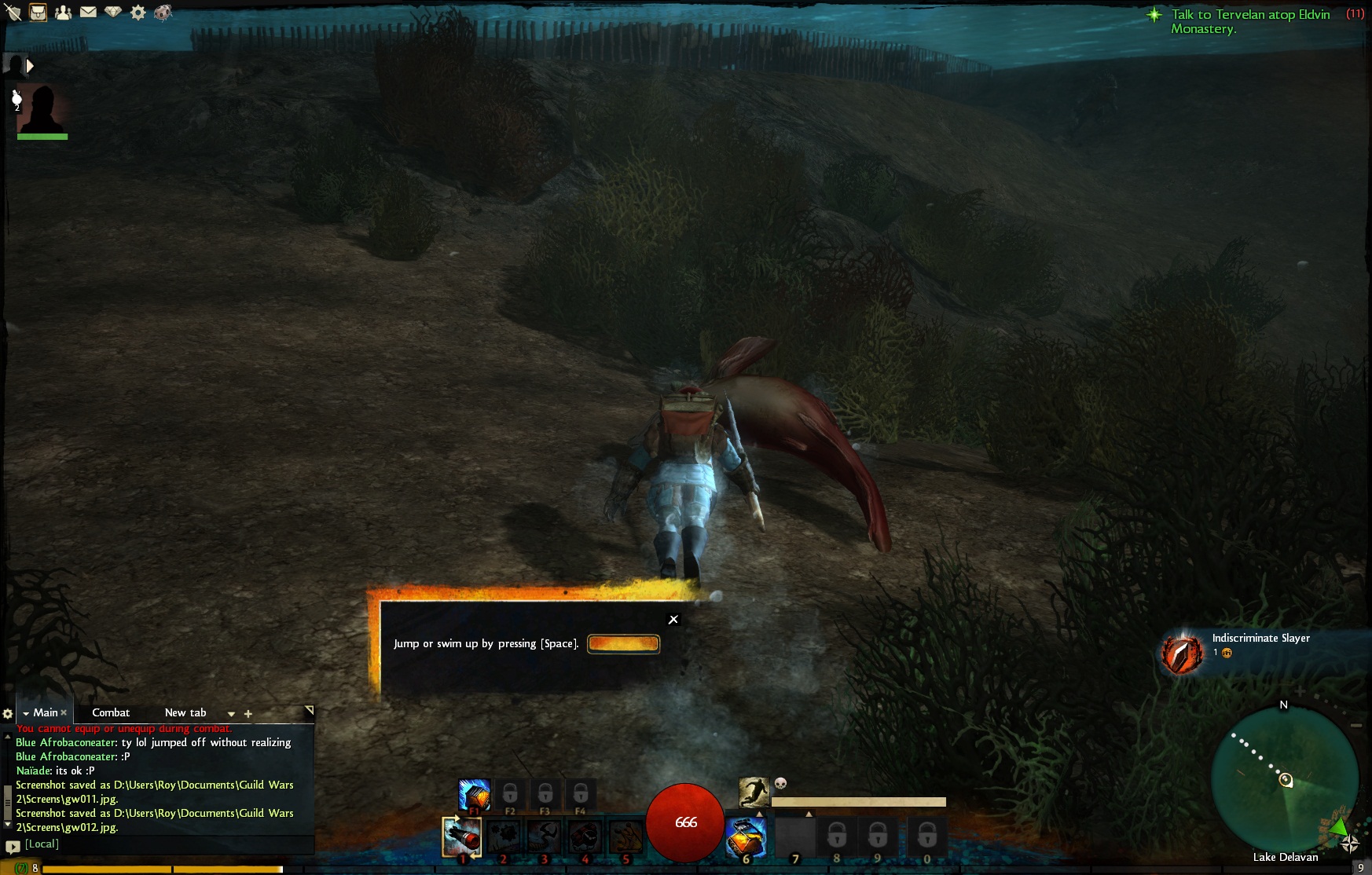Use the F1 toolbelt skill
1372x875 pixels.
click(475, 795)
